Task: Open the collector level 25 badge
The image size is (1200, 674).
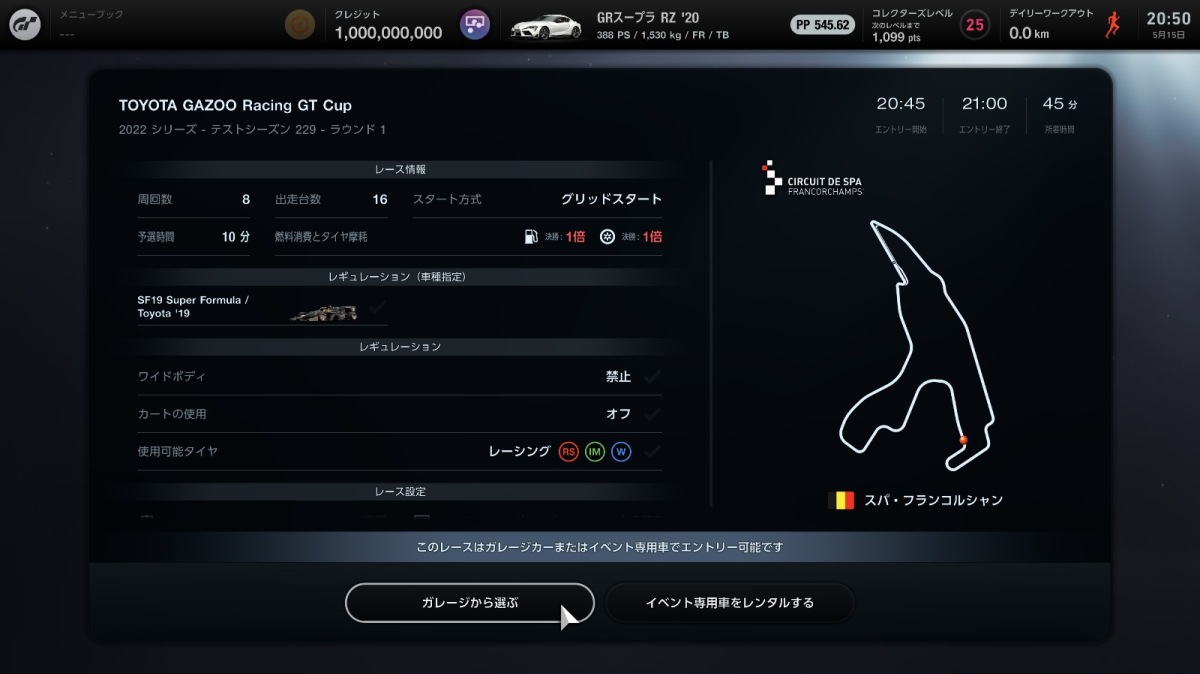Action: tap(974, 24)
